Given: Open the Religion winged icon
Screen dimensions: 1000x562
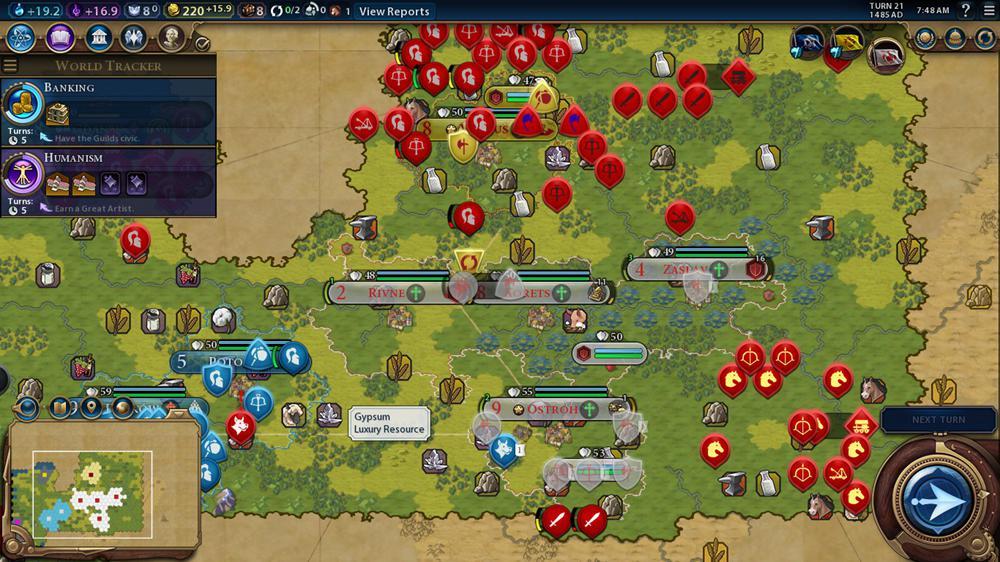Looking at the screenshot, I should pos(134,38).
